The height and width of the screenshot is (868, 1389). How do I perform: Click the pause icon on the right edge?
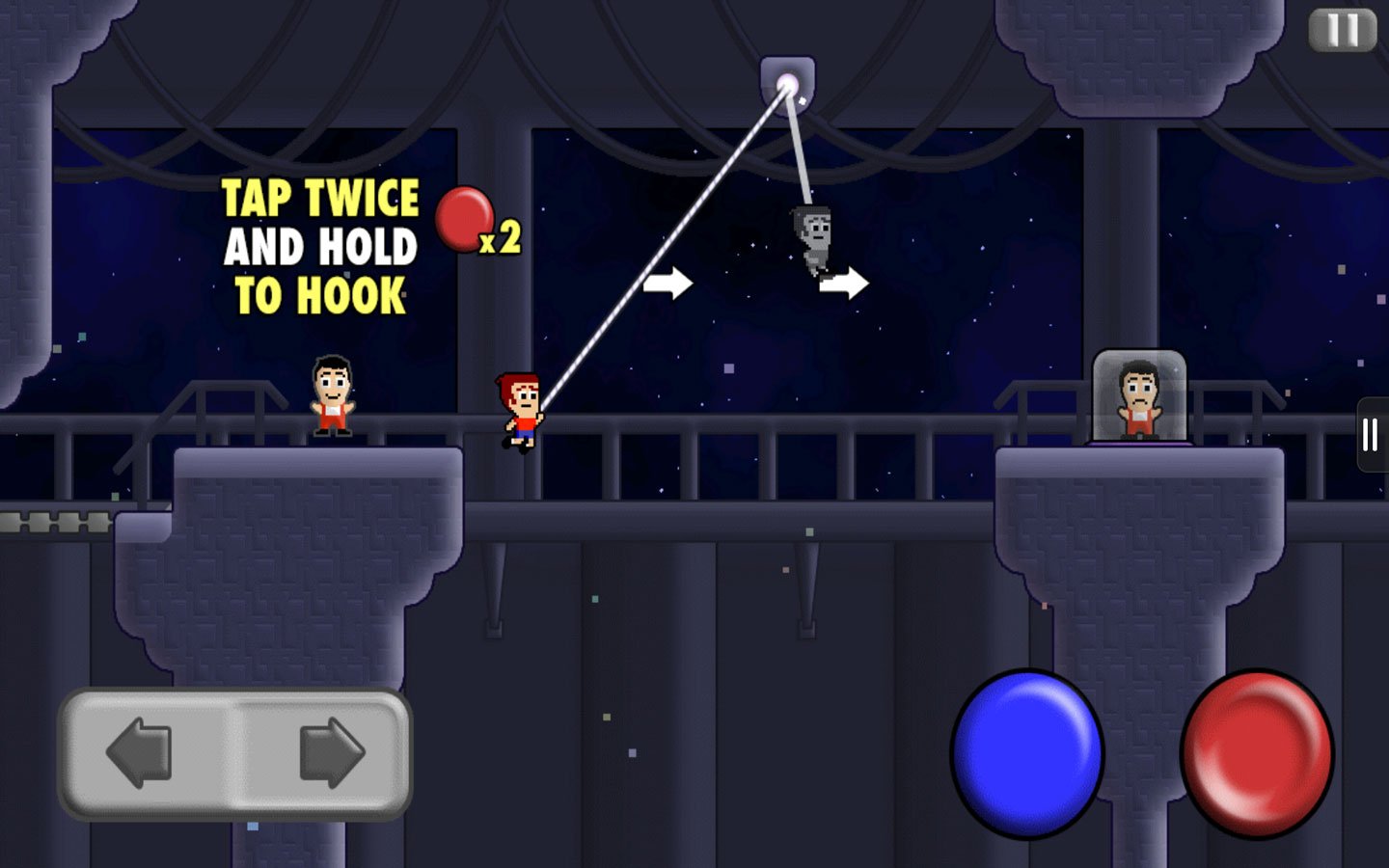pyautogui.click(x=1371, y=434)
